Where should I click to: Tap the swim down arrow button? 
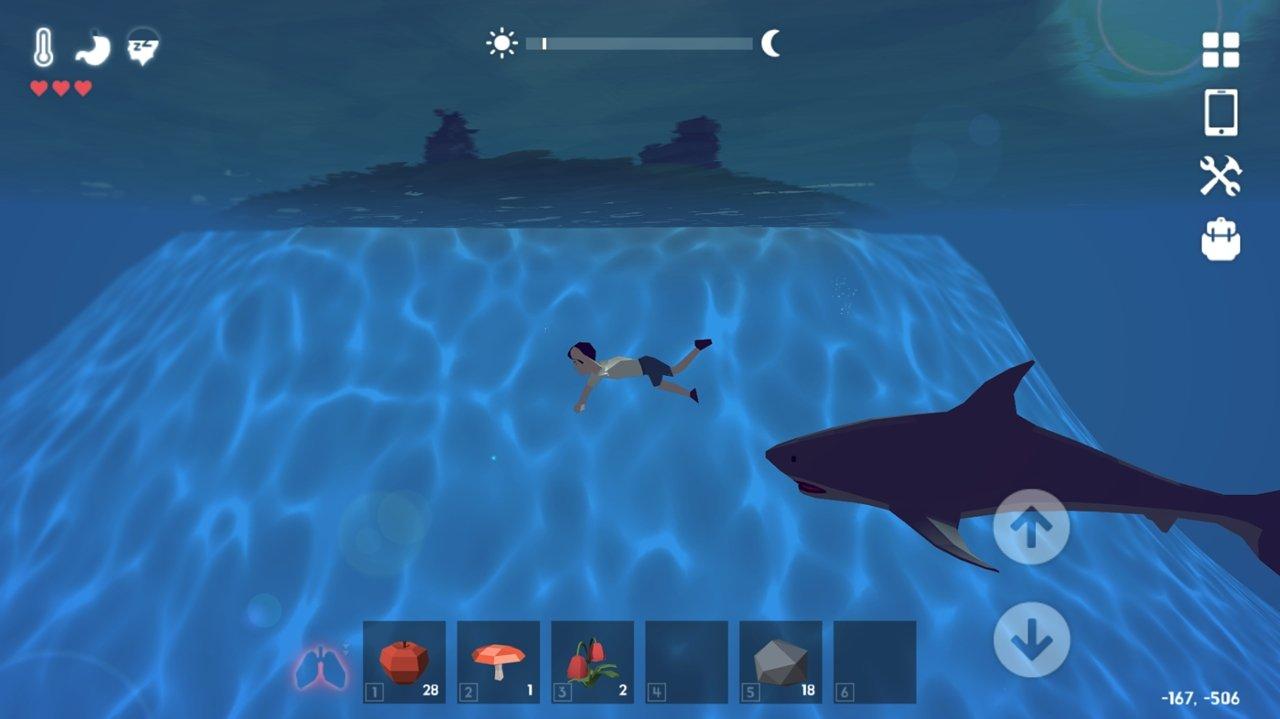[x=1031, y=640]
